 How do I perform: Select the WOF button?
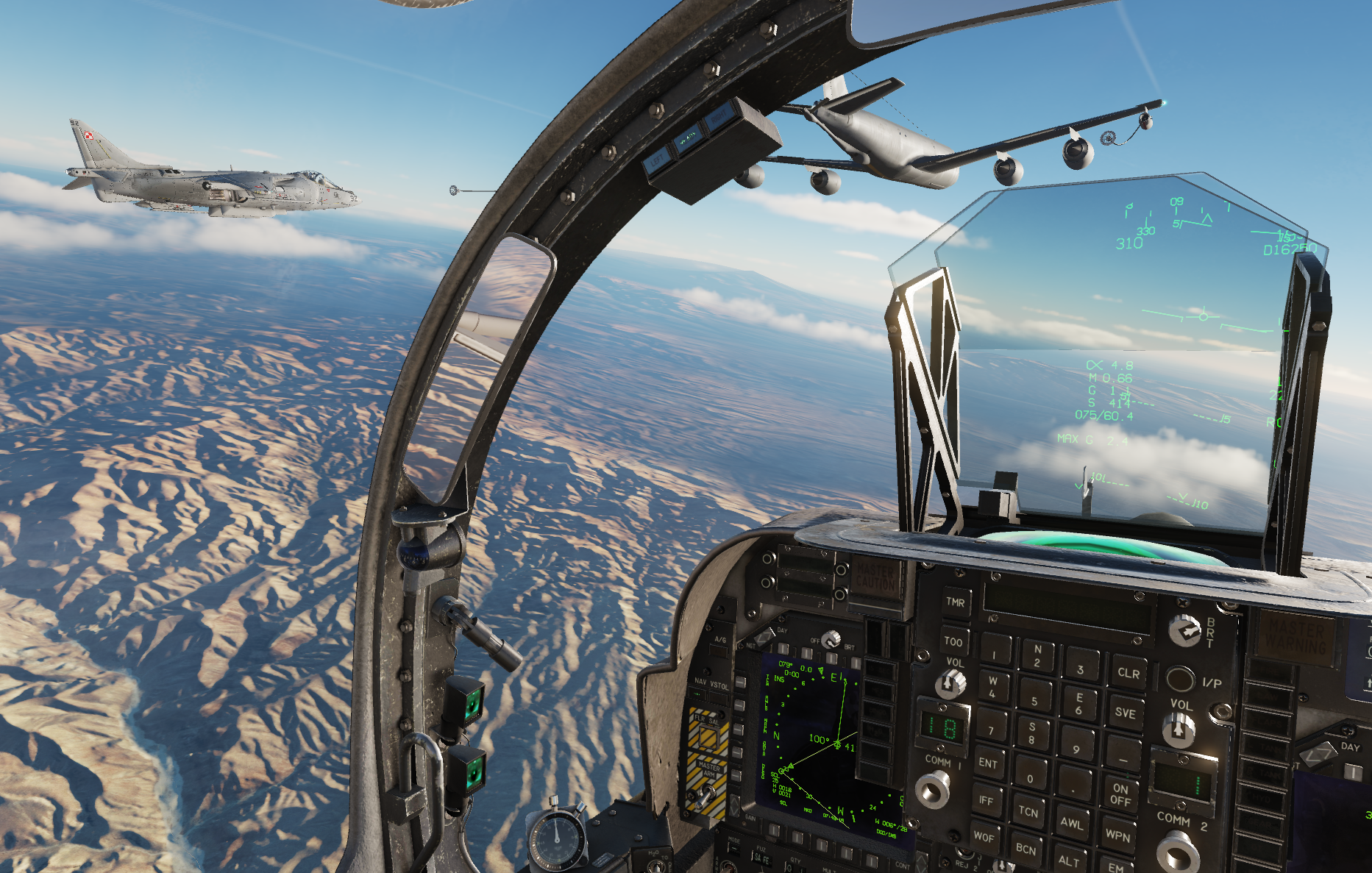pyautogui.click(x=984, y=837)
